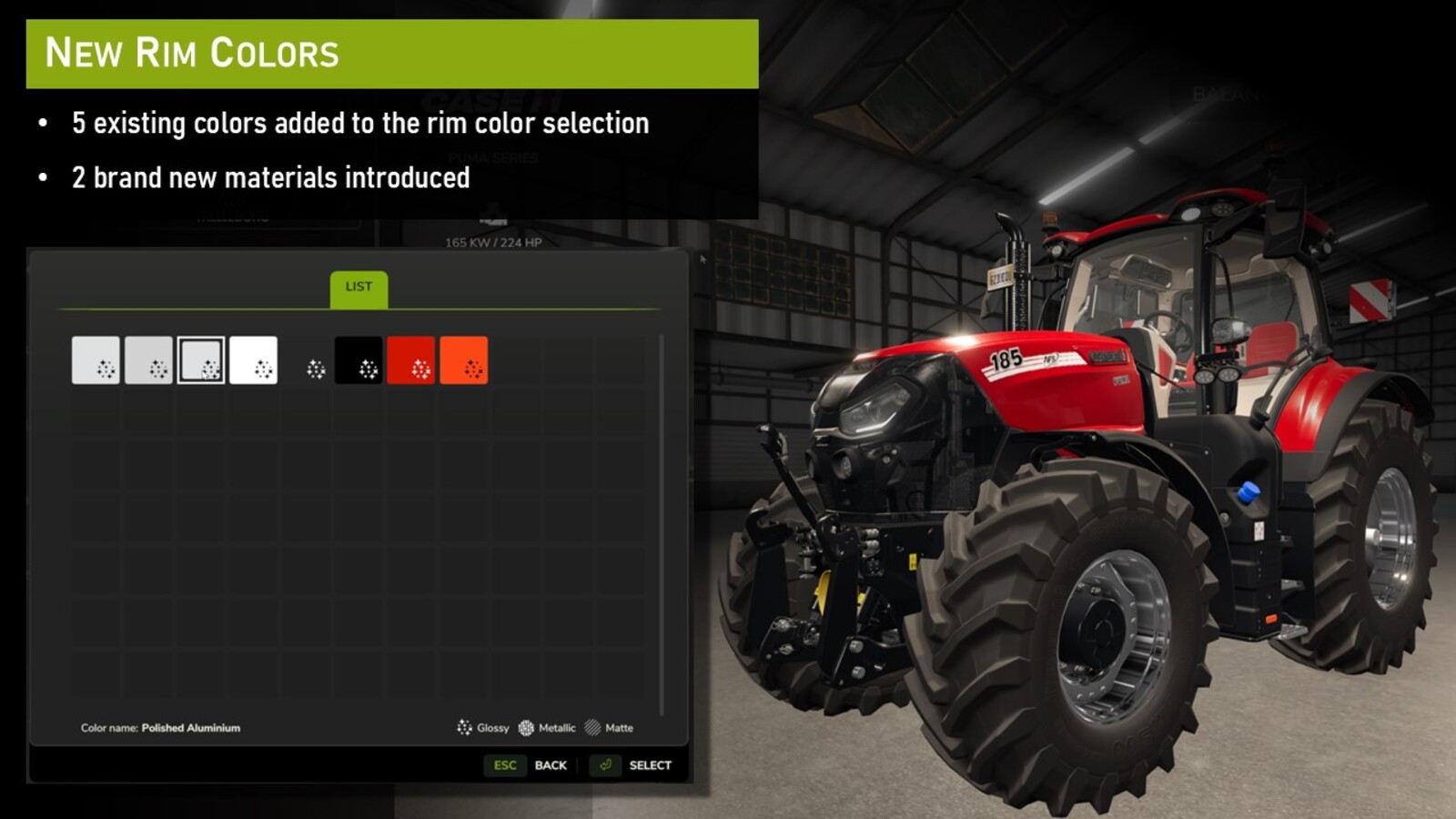Click the Metallic legend icon

click(526, 728)
